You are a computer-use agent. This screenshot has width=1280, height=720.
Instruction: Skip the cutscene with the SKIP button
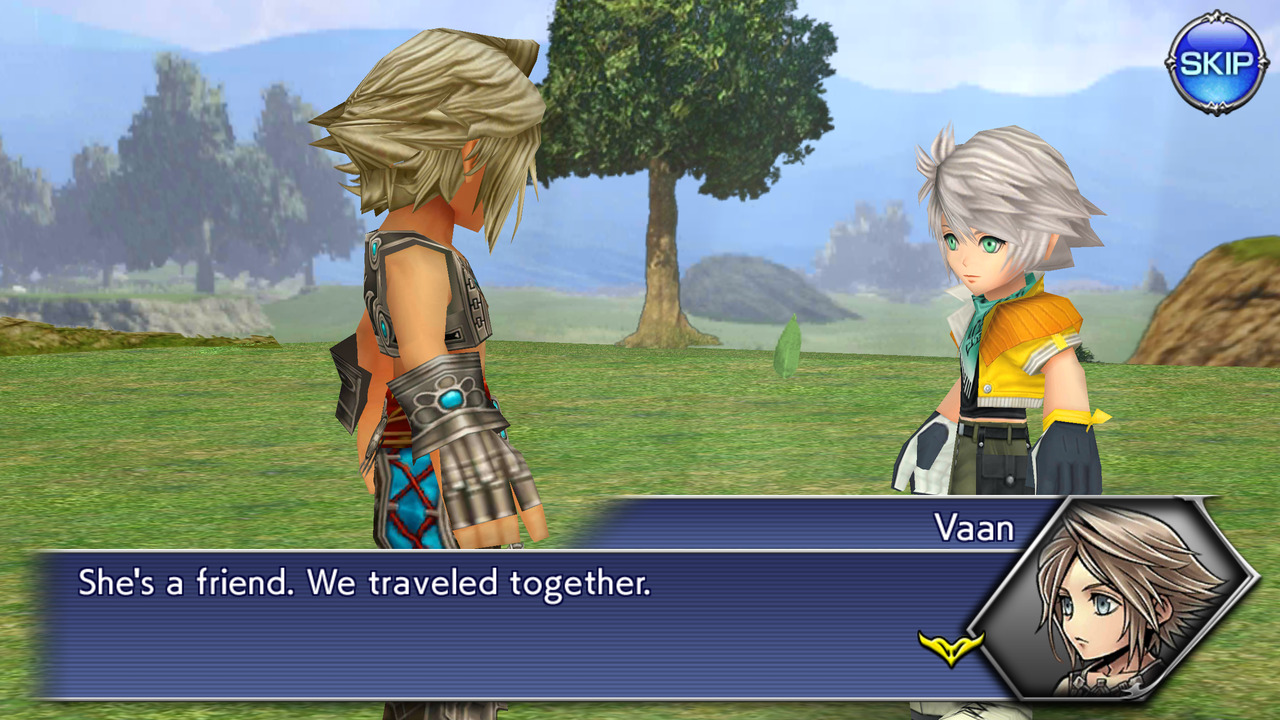1216,63
